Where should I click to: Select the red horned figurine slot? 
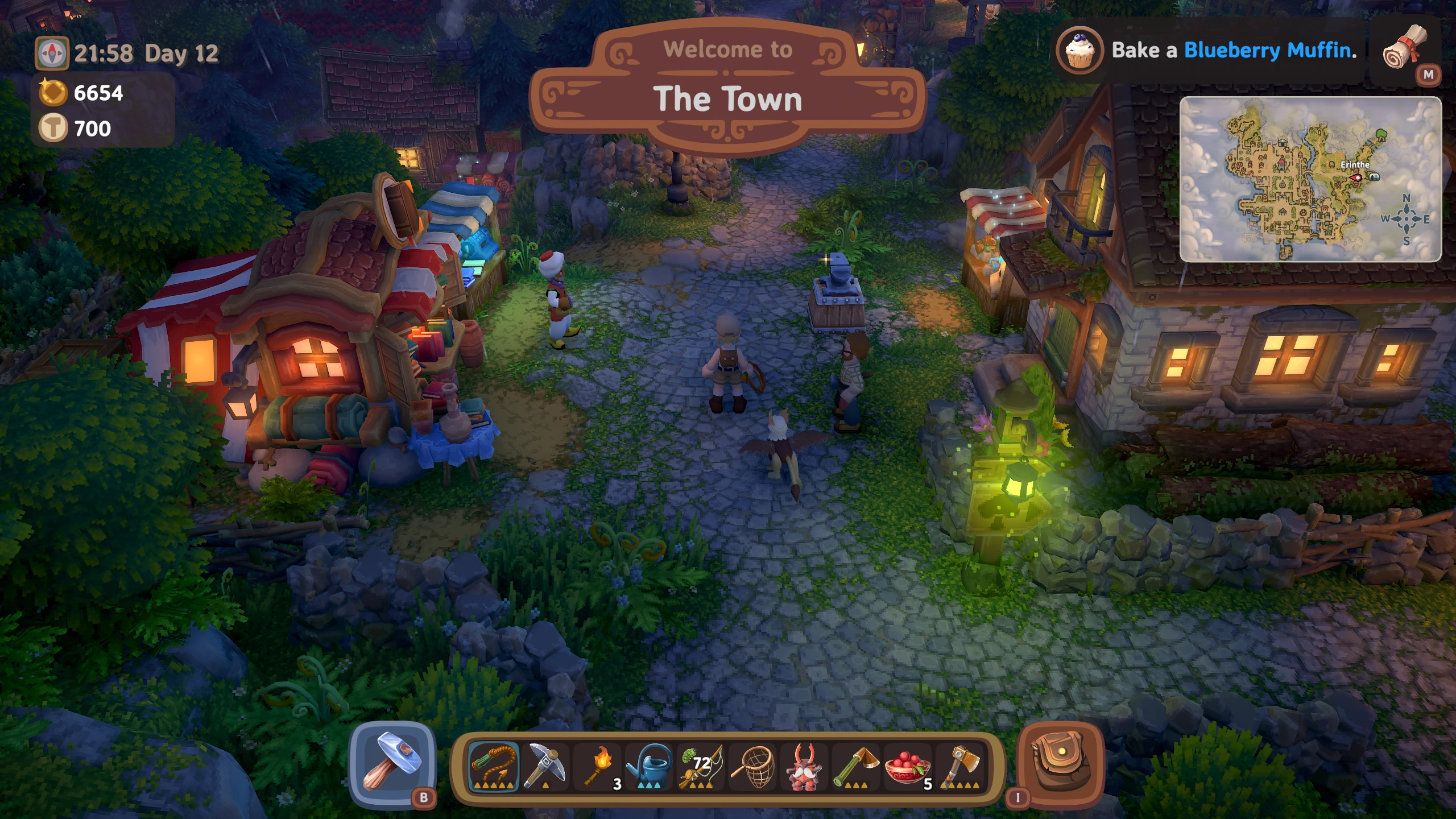click(804, 767)
